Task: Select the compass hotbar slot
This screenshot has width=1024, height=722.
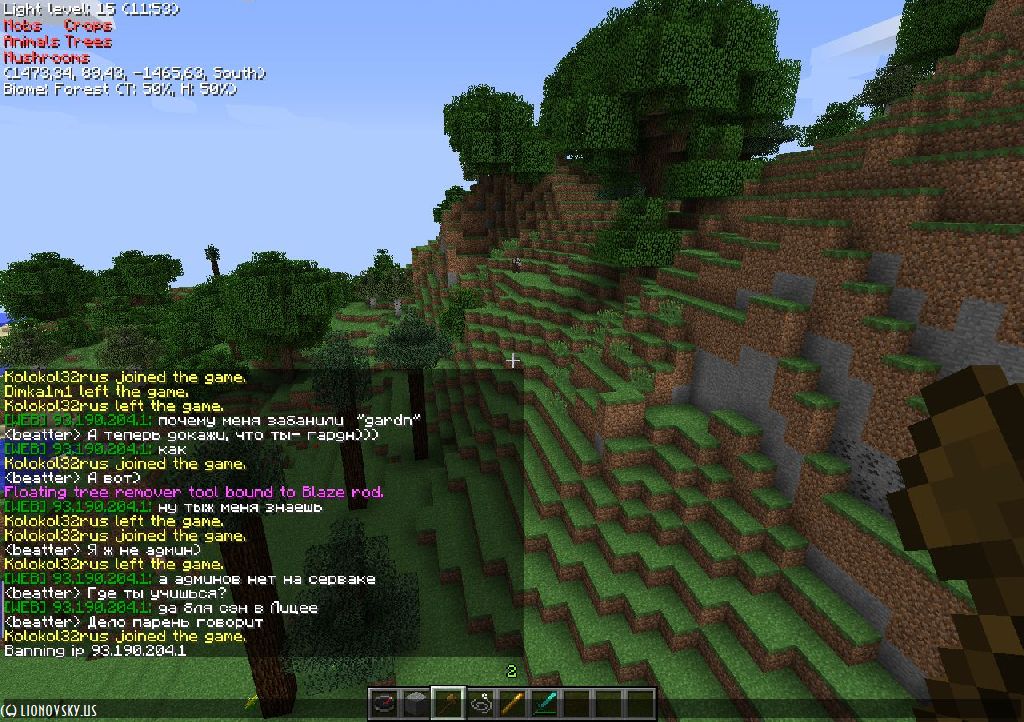Action: click(385, 703)
